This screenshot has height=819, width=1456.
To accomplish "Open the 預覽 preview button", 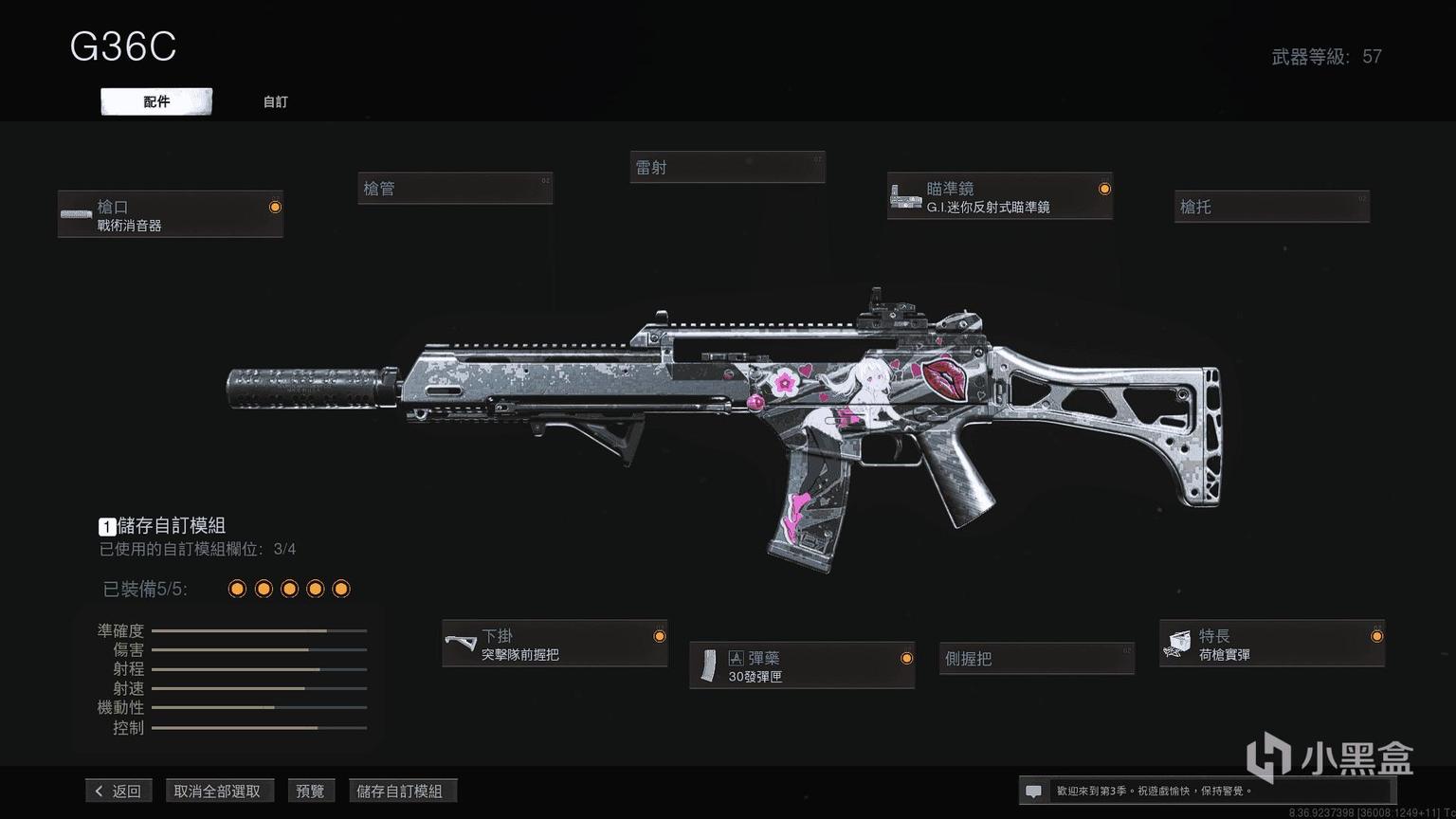I will (311, 791).
